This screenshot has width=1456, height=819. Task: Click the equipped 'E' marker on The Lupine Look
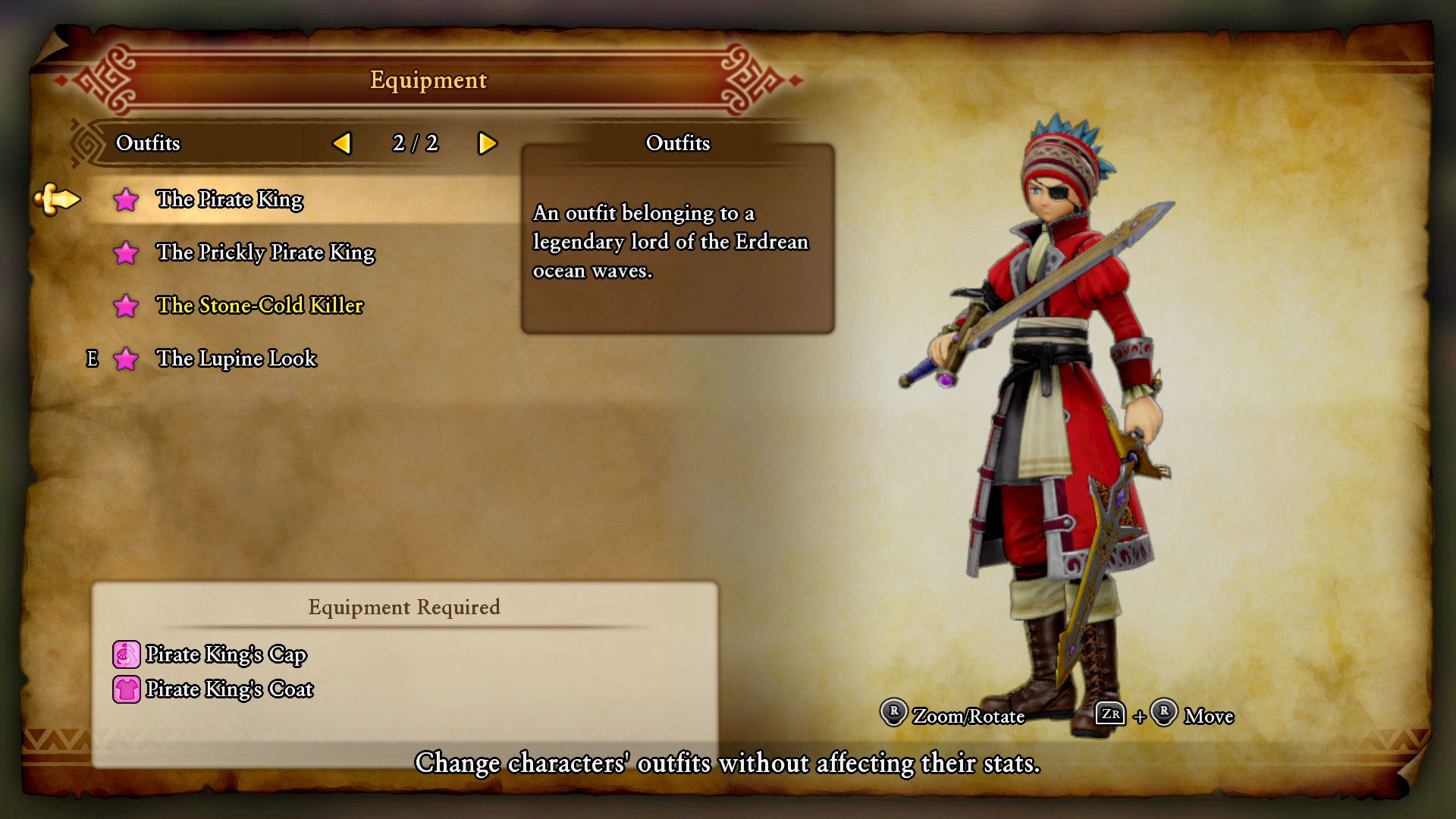coord(93,359)
